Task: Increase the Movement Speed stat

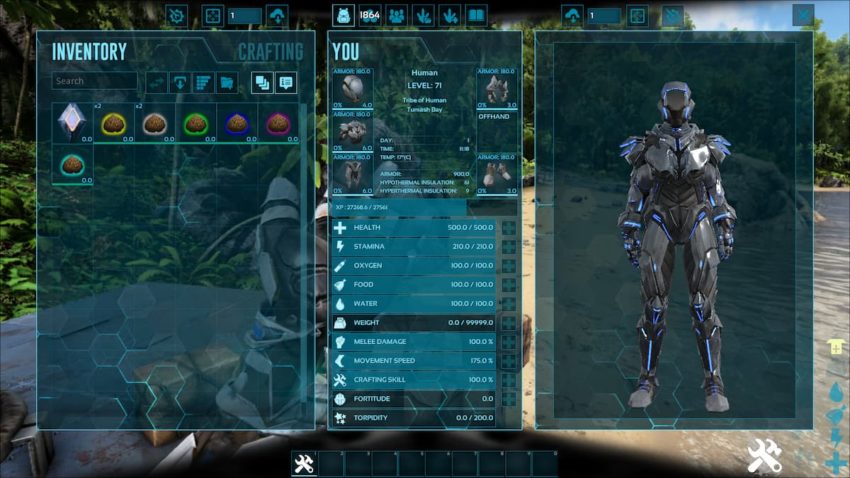Action: point(509,361)
